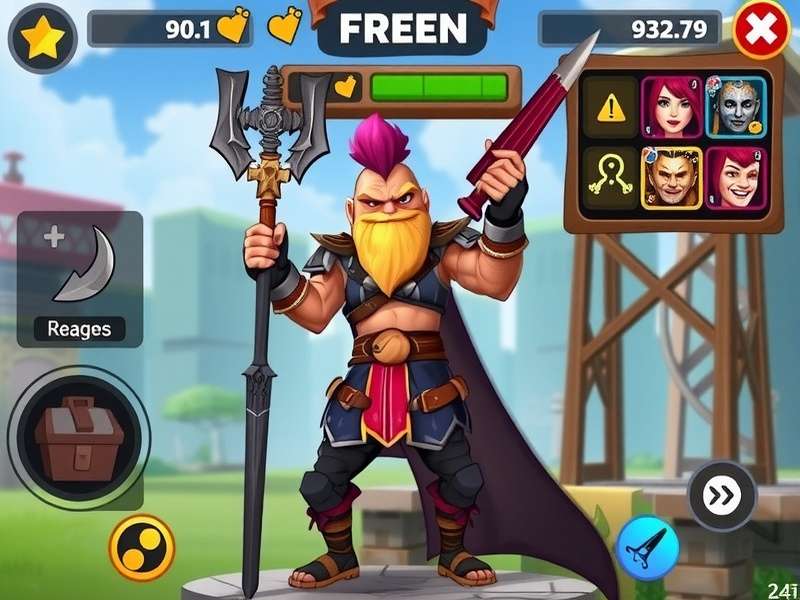The height and width of the screenshot is (600, 800).
Task: Close the hero screen with red X
Action: coord(762,31)
